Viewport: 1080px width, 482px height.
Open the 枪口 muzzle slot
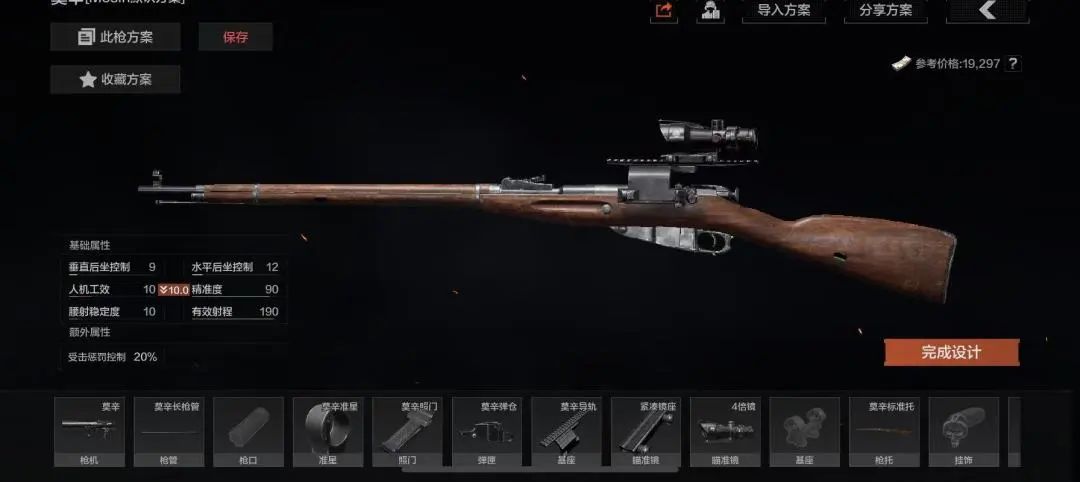248,432
